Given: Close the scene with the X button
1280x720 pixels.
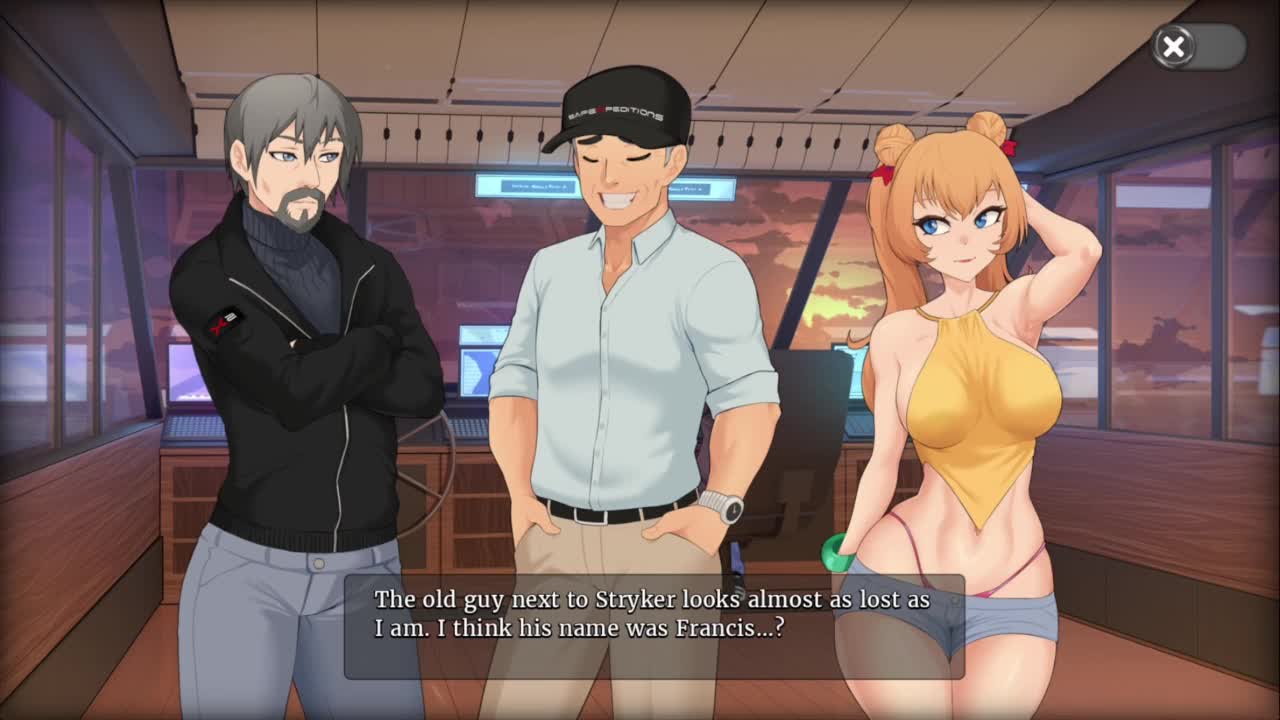Looking at the screenshot, I should pos(1174,46).
